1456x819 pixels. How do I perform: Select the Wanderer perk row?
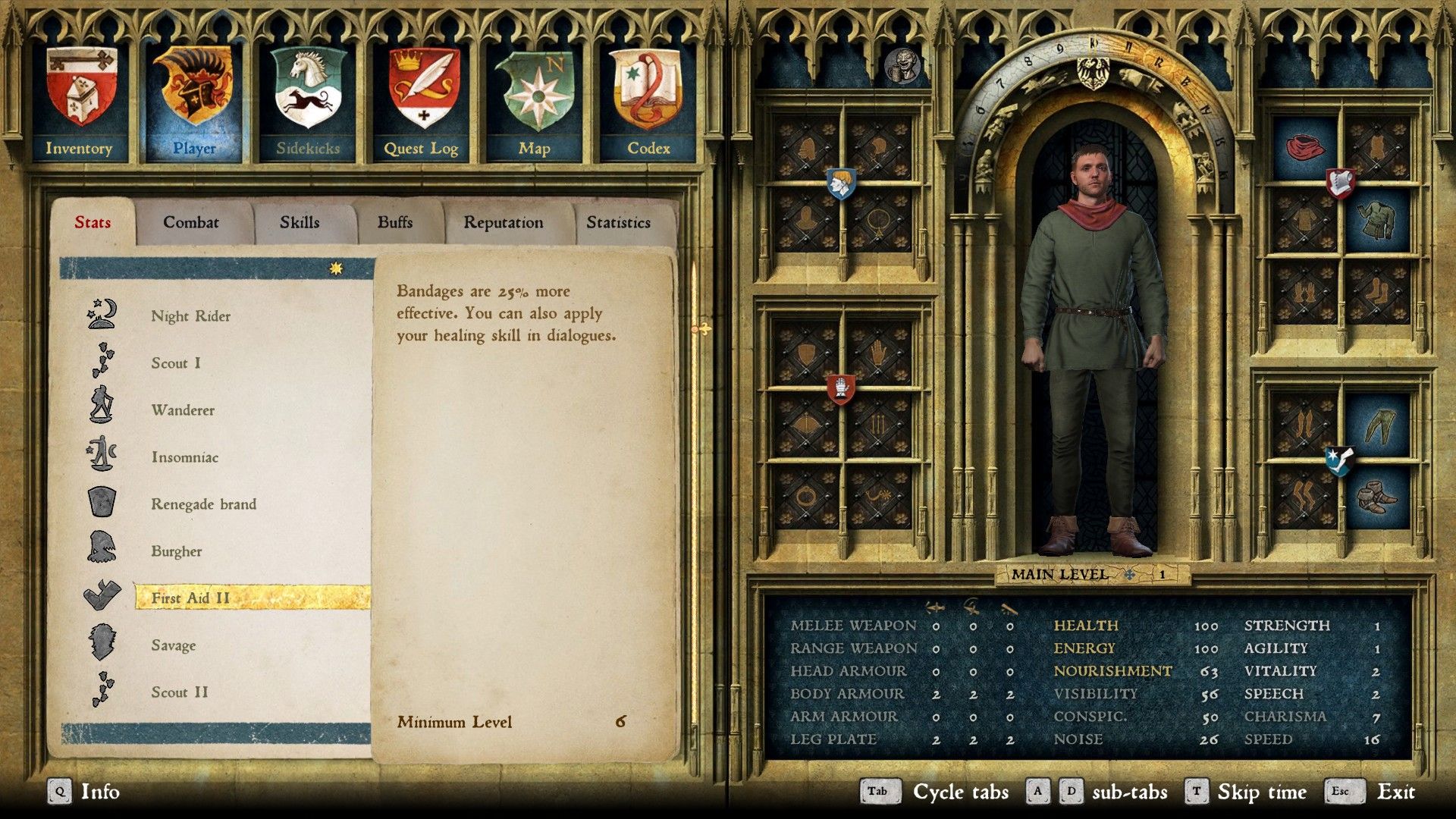click(183, 410)
